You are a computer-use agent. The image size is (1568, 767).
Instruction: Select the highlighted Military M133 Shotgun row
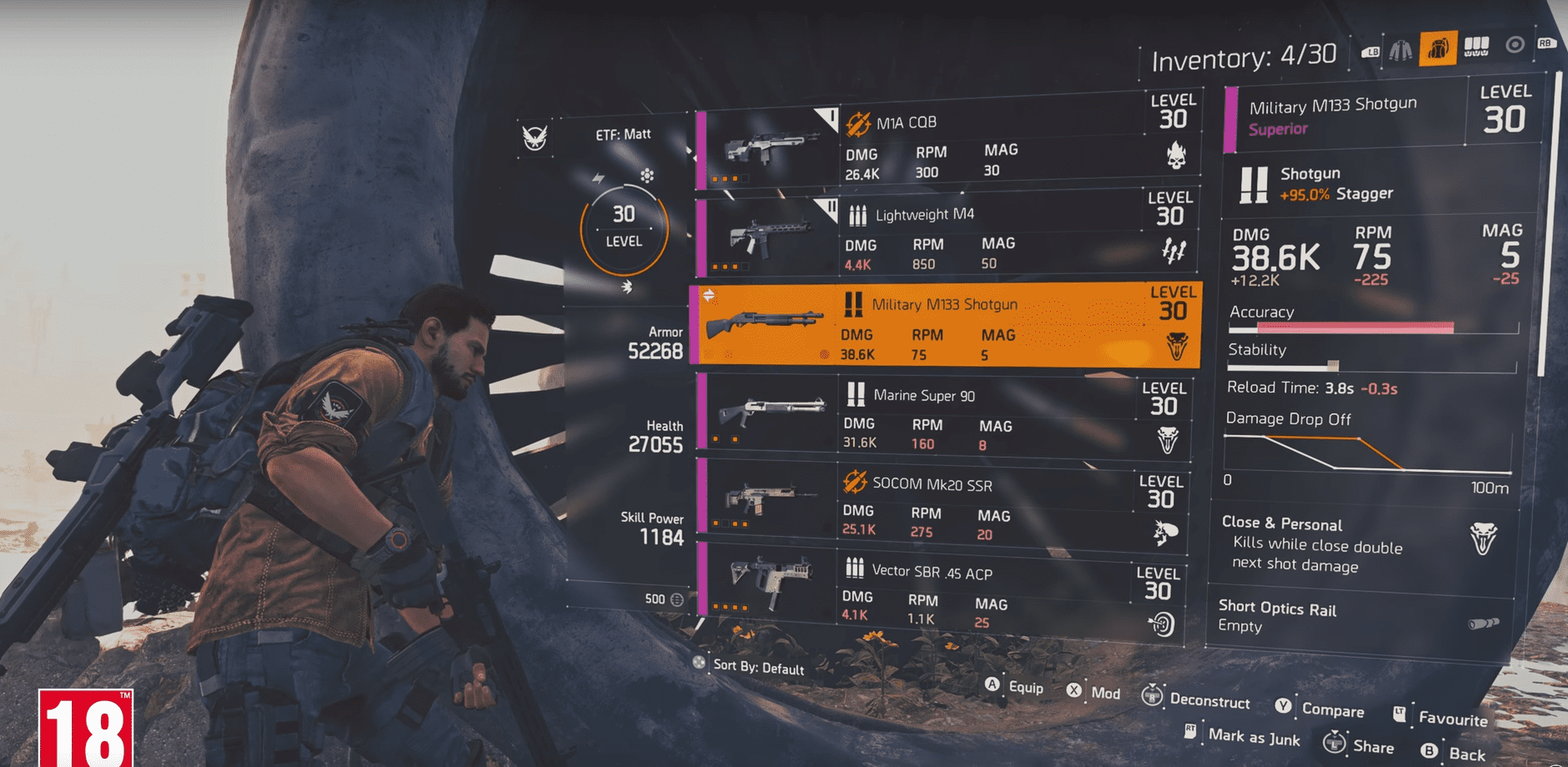(945, 327)
